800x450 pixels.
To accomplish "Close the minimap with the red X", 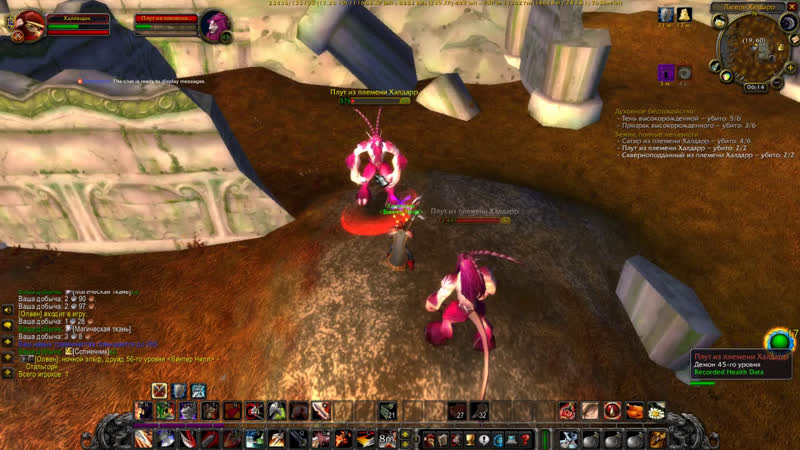I will point(790,8).
